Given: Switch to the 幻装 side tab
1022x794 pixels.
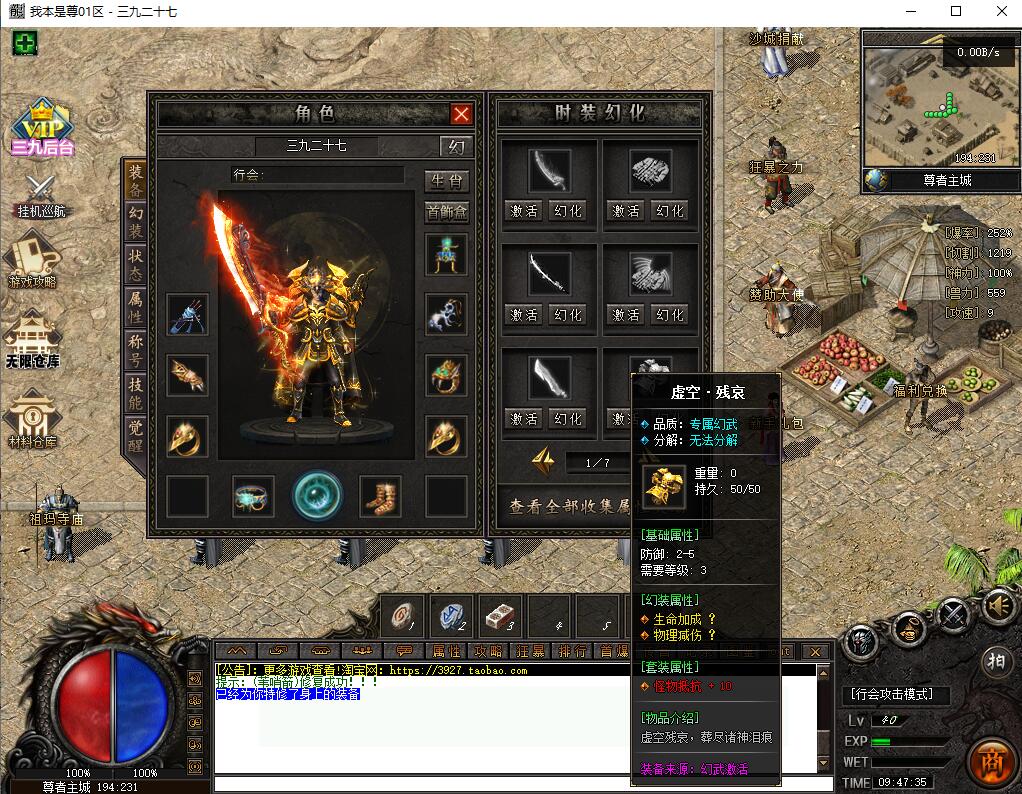Looking at the screenshot, I should [135, 221].
